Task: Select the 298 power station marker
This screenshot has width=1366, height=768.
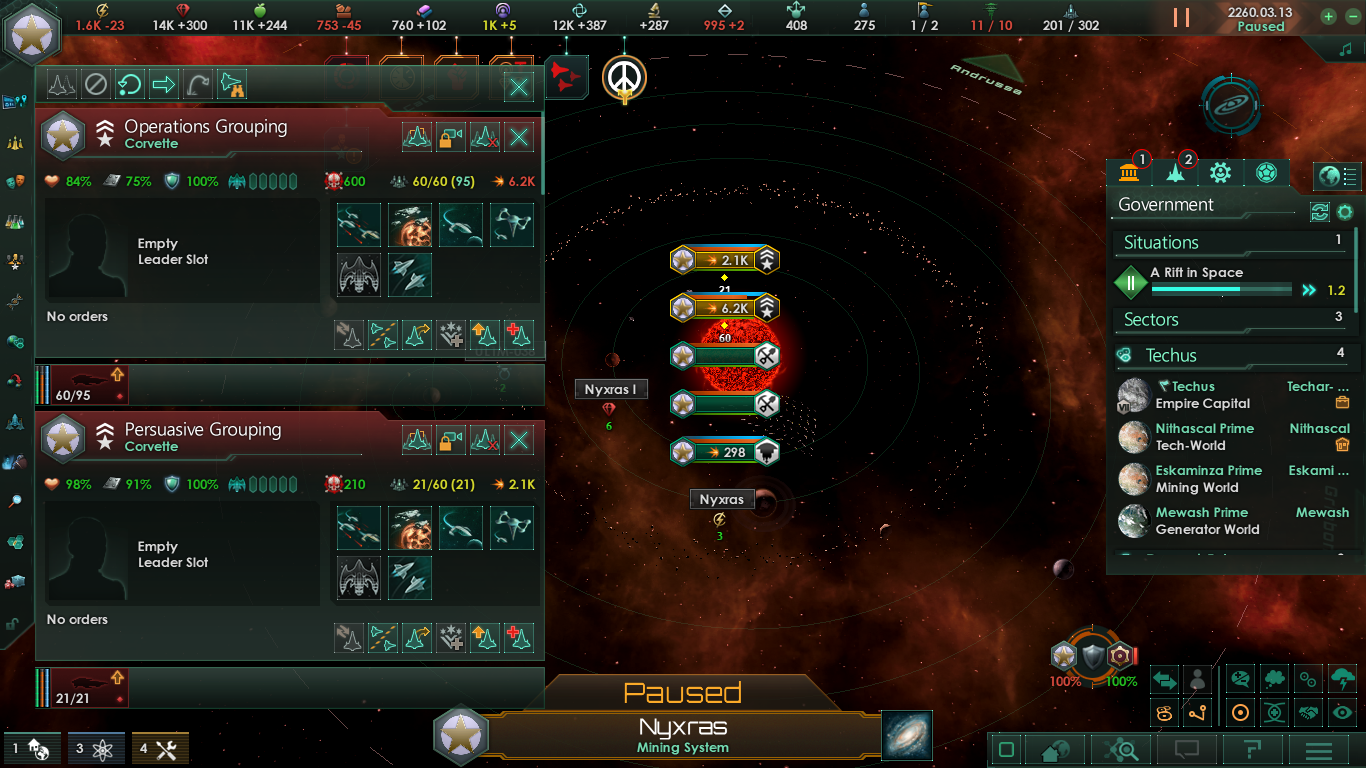Action: 724,452
